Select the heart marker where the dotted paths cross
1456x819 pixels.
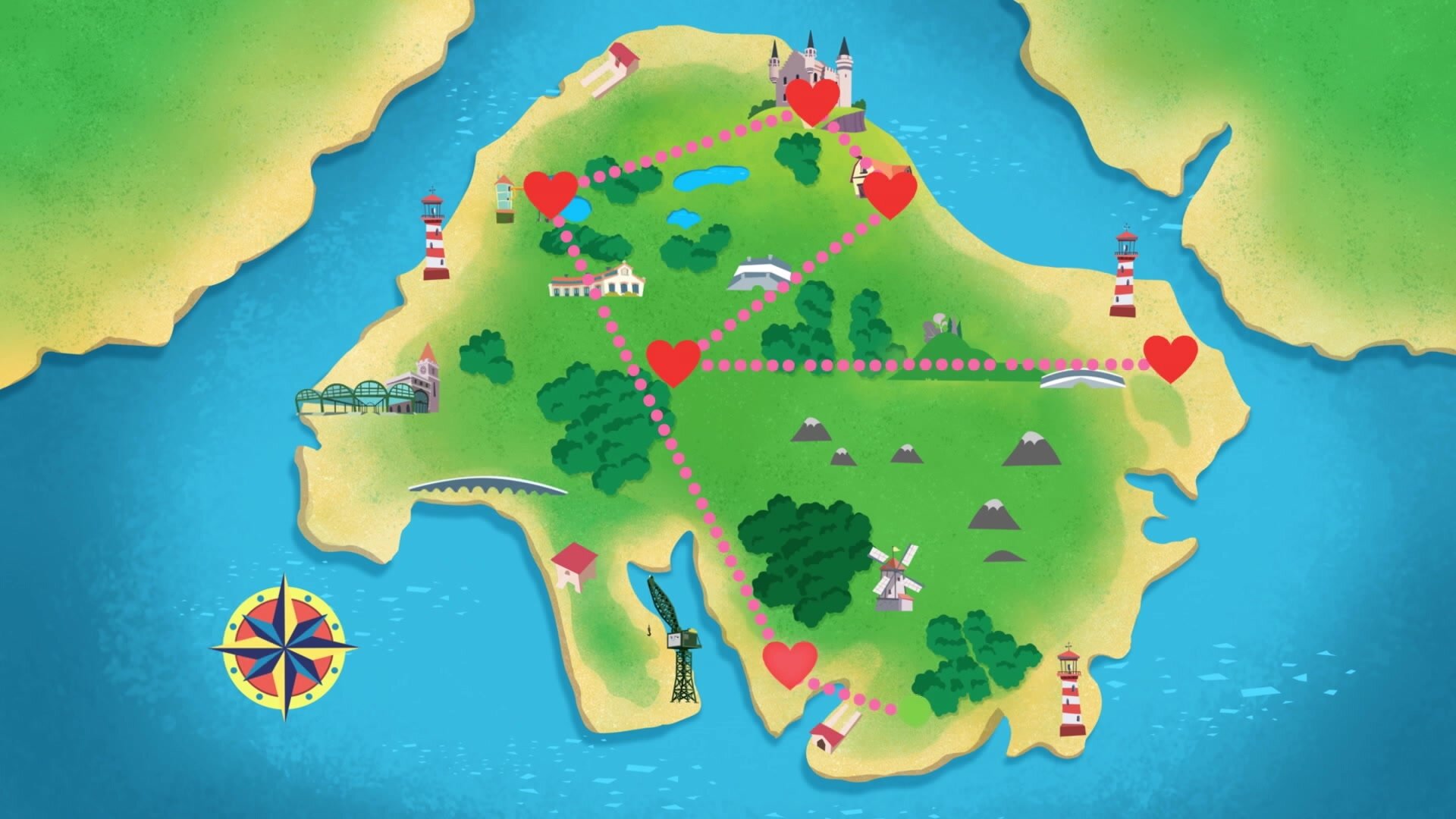(x=673, y=362)
